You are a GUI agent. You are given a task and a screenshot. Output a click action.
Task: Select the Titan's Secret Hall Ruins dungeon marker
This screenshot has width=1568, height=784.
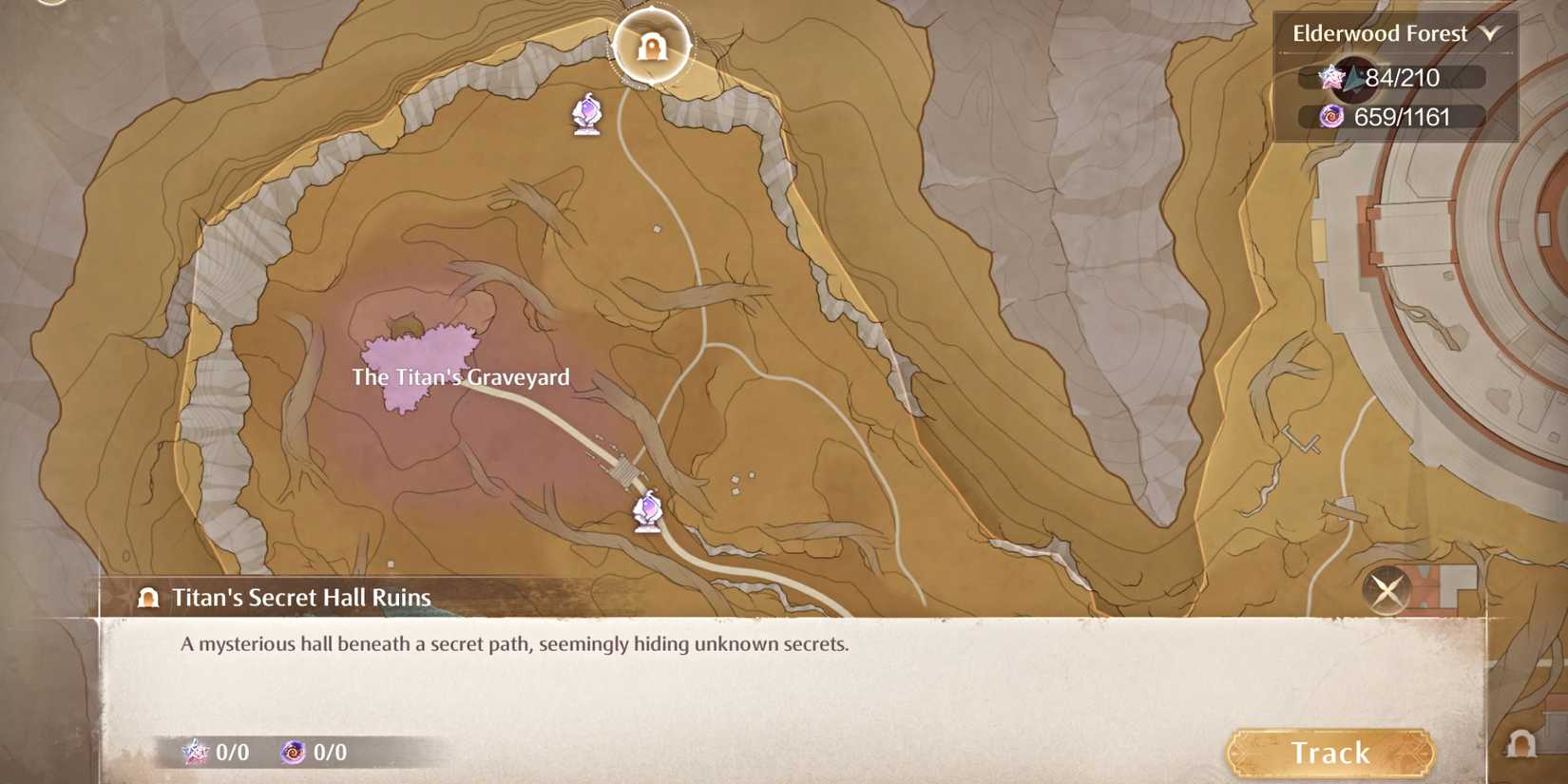coord(652,45)
